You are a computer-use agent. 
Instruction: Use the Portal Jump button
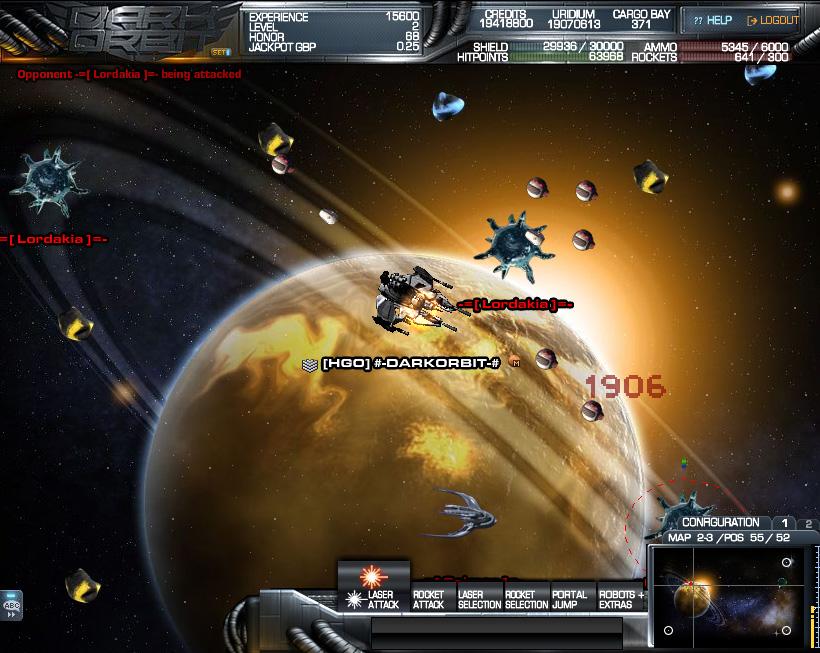coord(570,599)
